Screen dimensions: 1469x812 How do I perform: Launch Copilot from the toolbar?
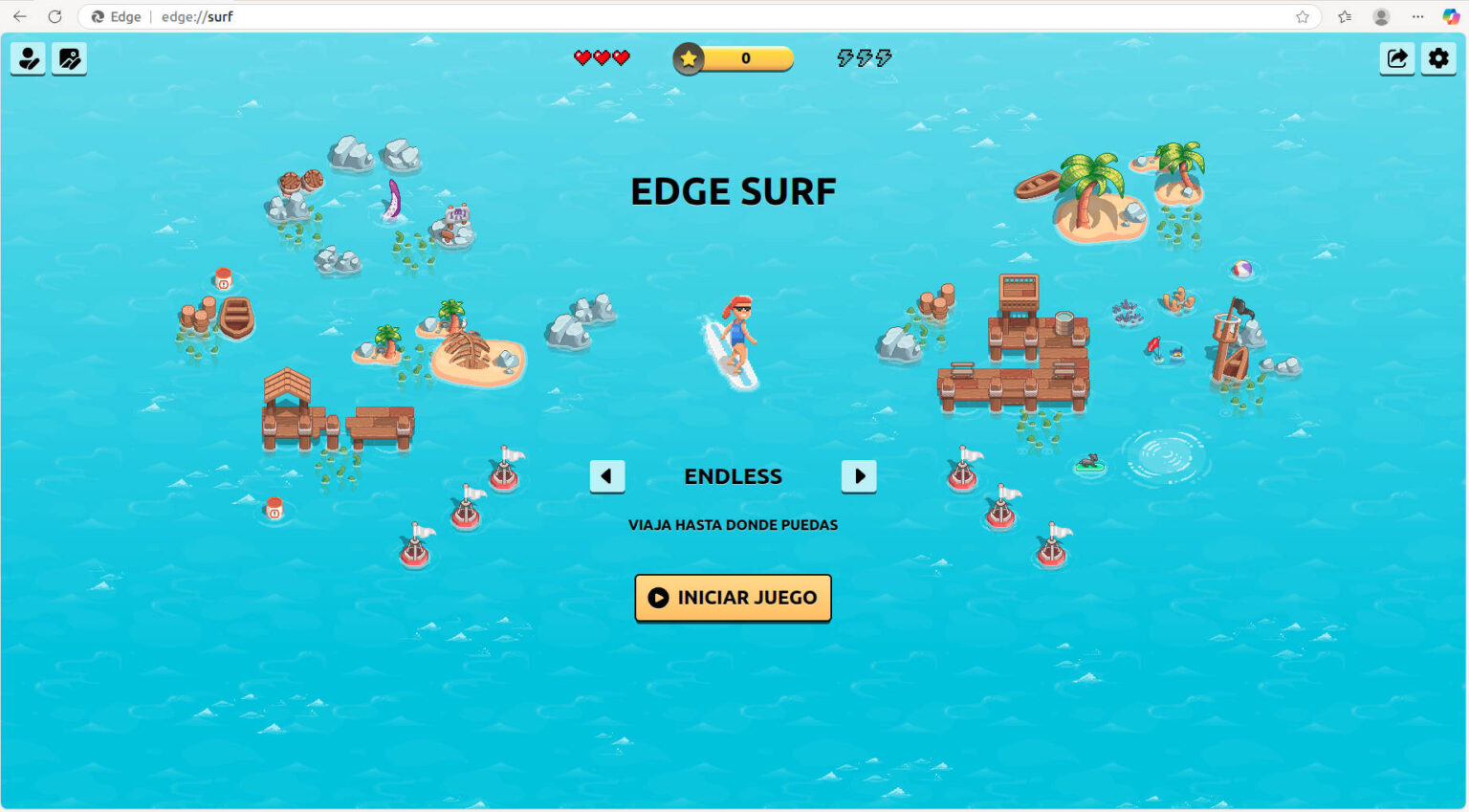(x=1448, y=16)
